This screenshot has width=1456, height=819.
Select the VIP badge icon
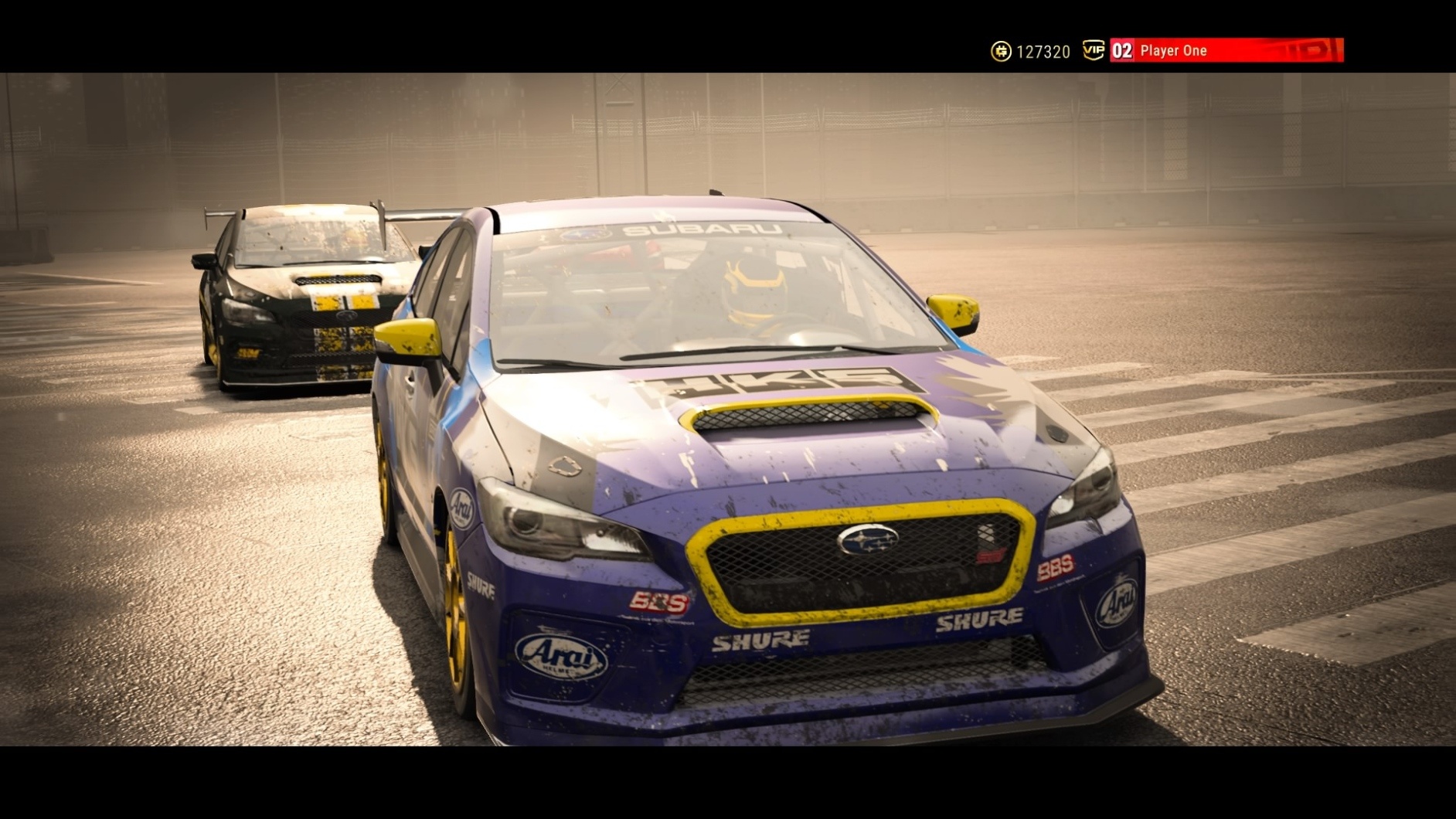pos(1094,49)
